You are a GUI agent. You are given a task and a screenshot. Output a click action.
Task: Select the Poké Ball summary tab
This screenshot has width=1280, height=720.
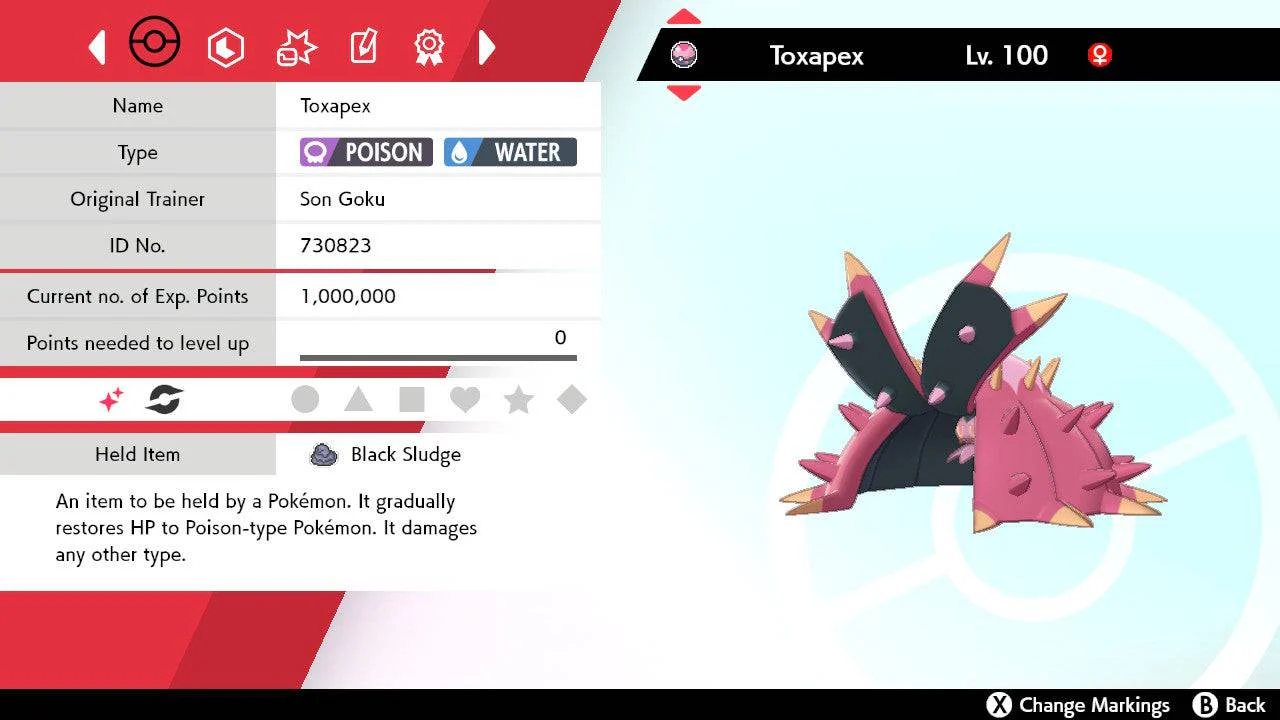(x=155, y=46)
